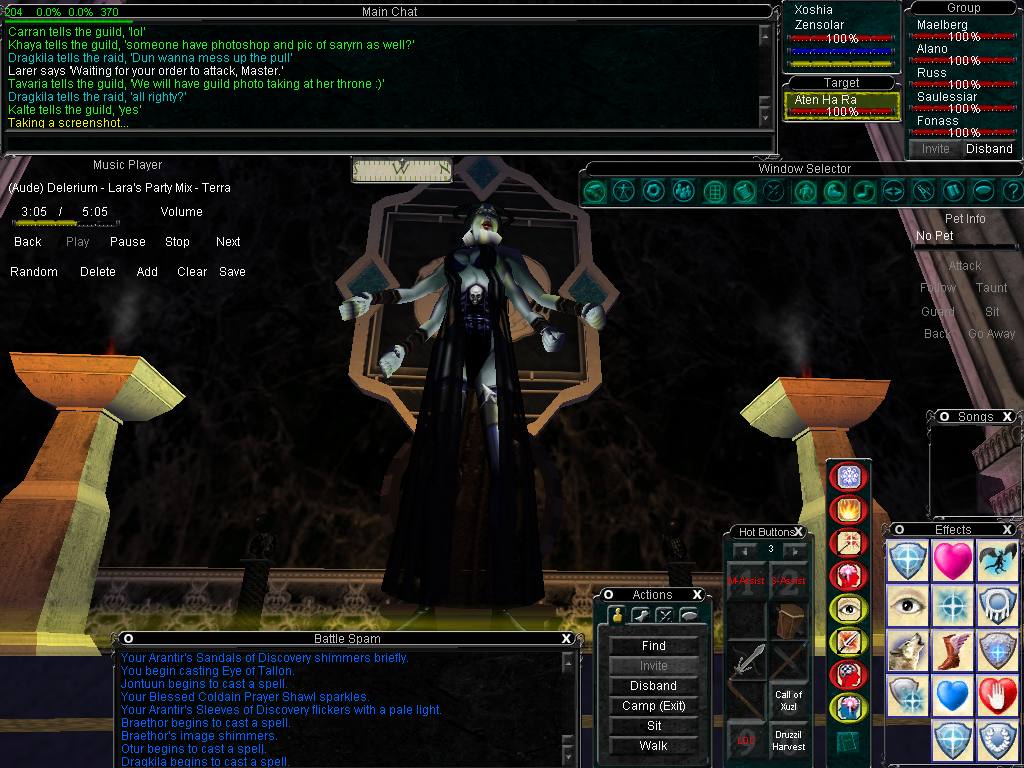Toggle Walk in the Actions window
Screen dimensions: 1024x768
(653, 746)
